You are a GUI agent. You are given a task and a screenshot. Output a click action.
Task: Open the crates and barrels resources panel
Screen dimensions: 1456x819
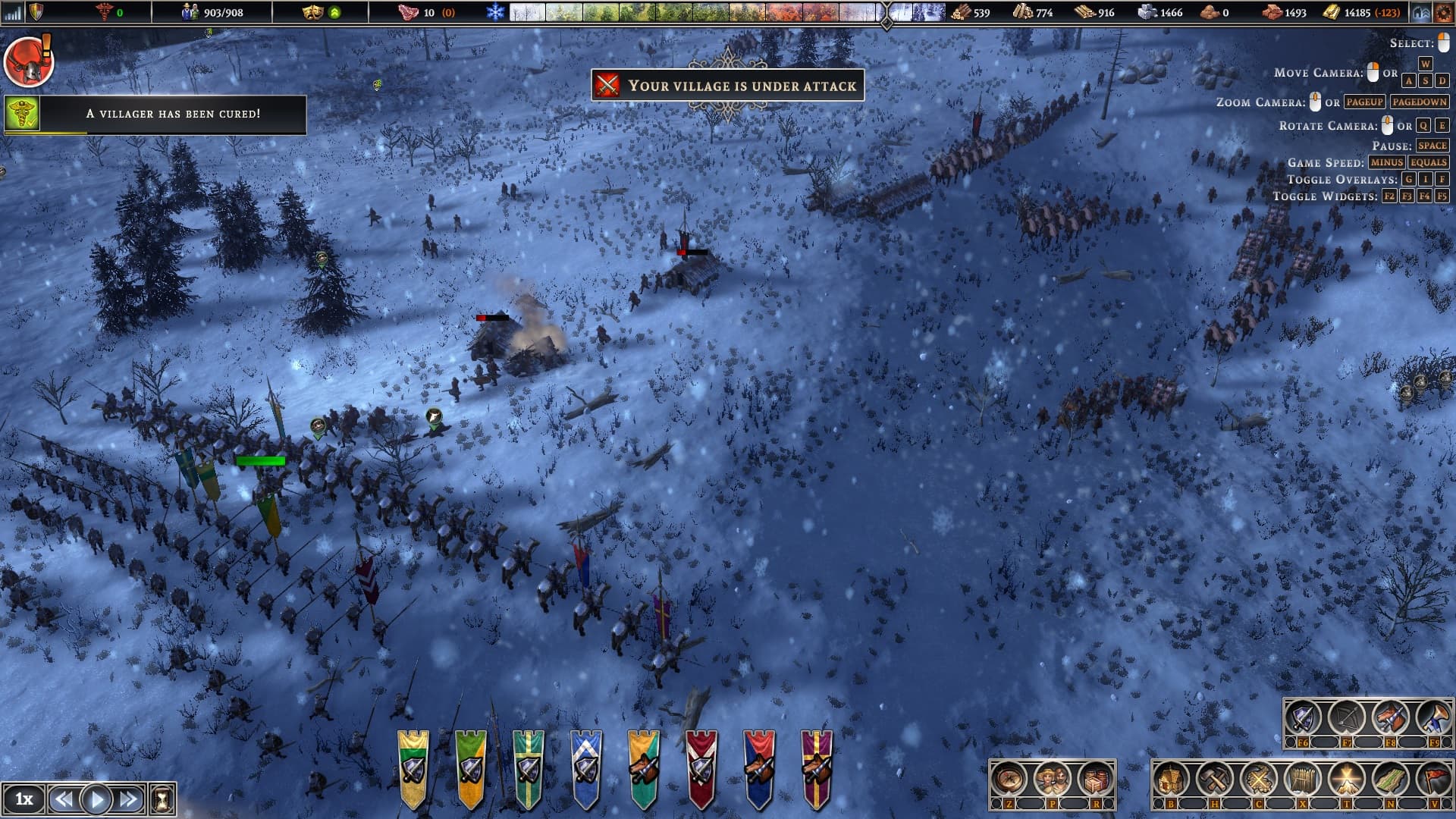(x=1095, y=780)
